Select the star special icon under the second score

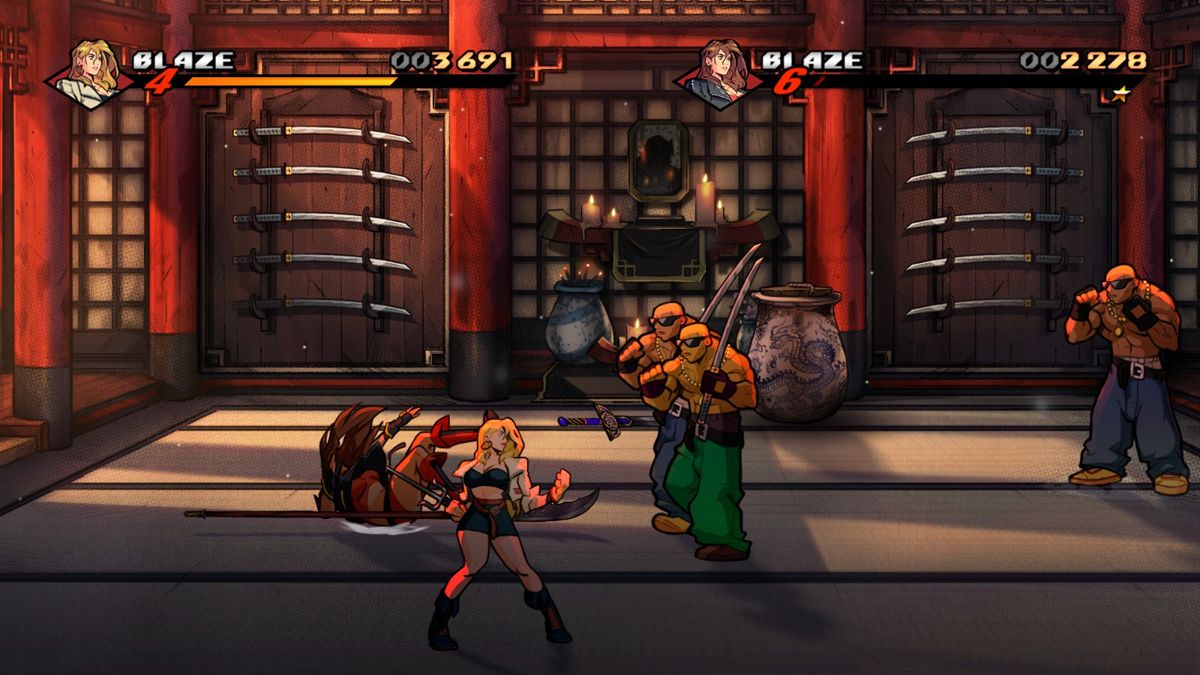pyautogui.click(x=1123, y=93)
